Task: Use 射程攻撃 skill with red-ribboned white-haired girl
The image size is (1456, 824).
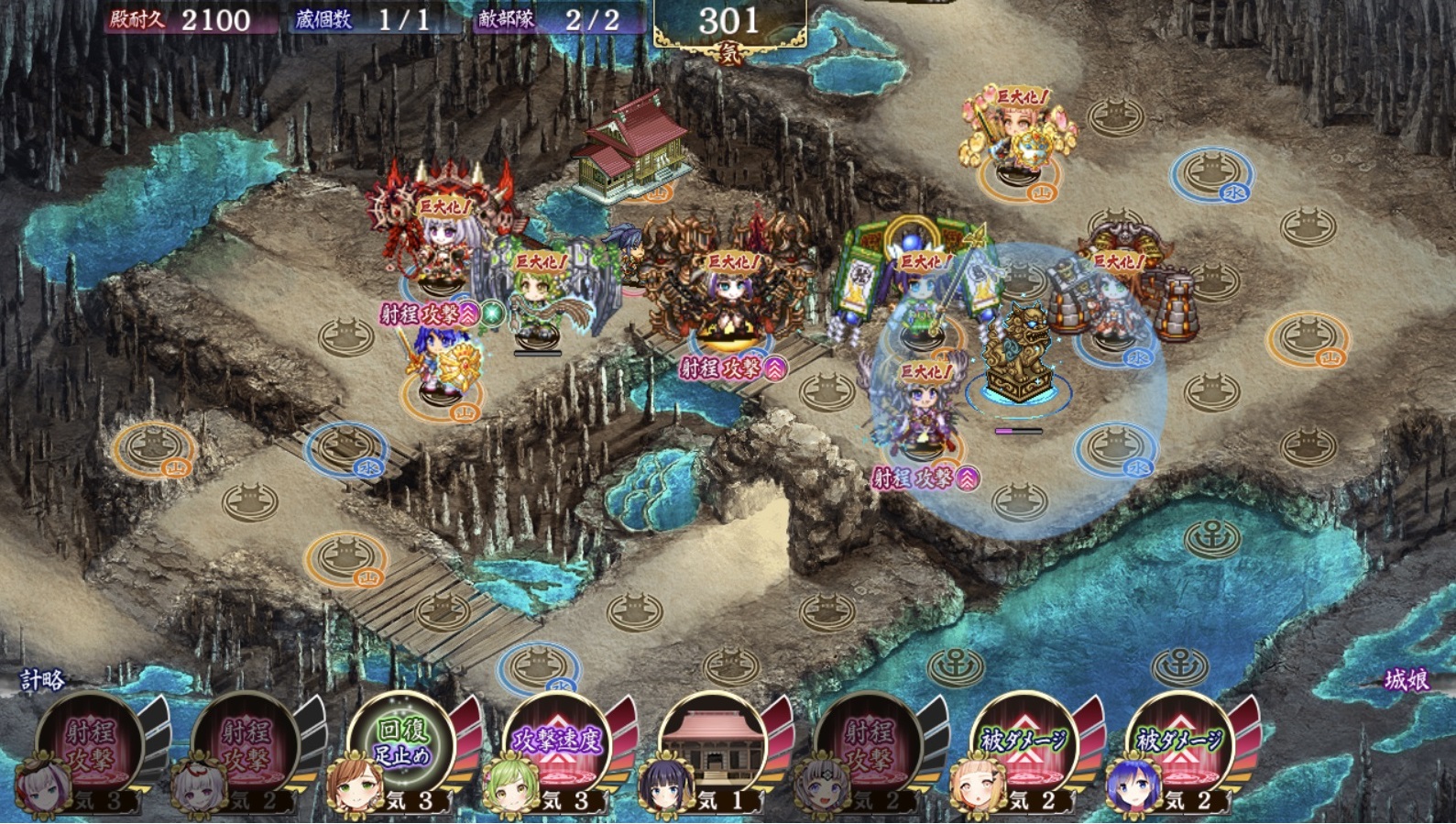Action: click(245, 744)
